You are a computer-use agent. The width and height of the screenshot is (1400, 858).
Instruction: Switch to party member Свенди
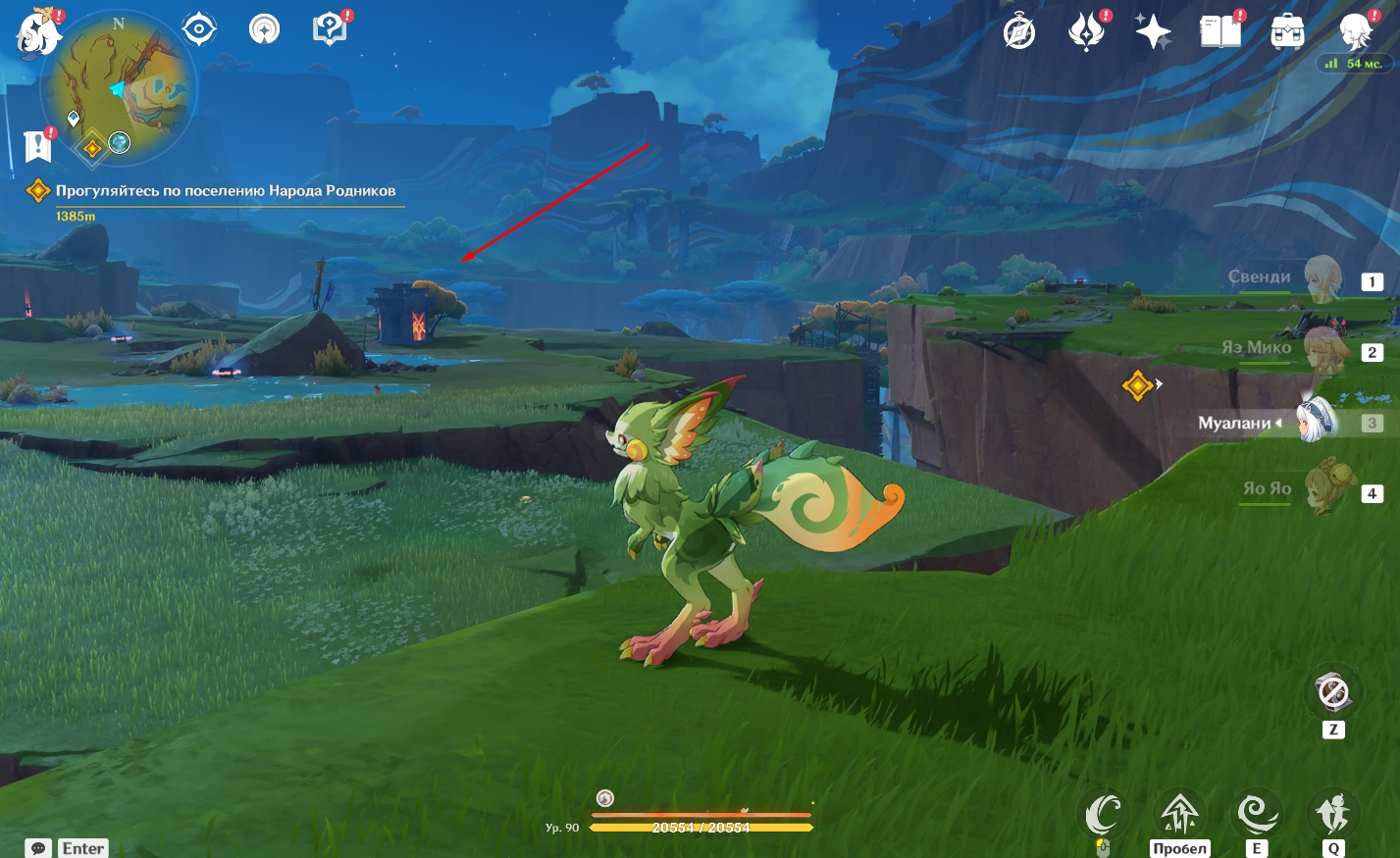(1321, 278)
